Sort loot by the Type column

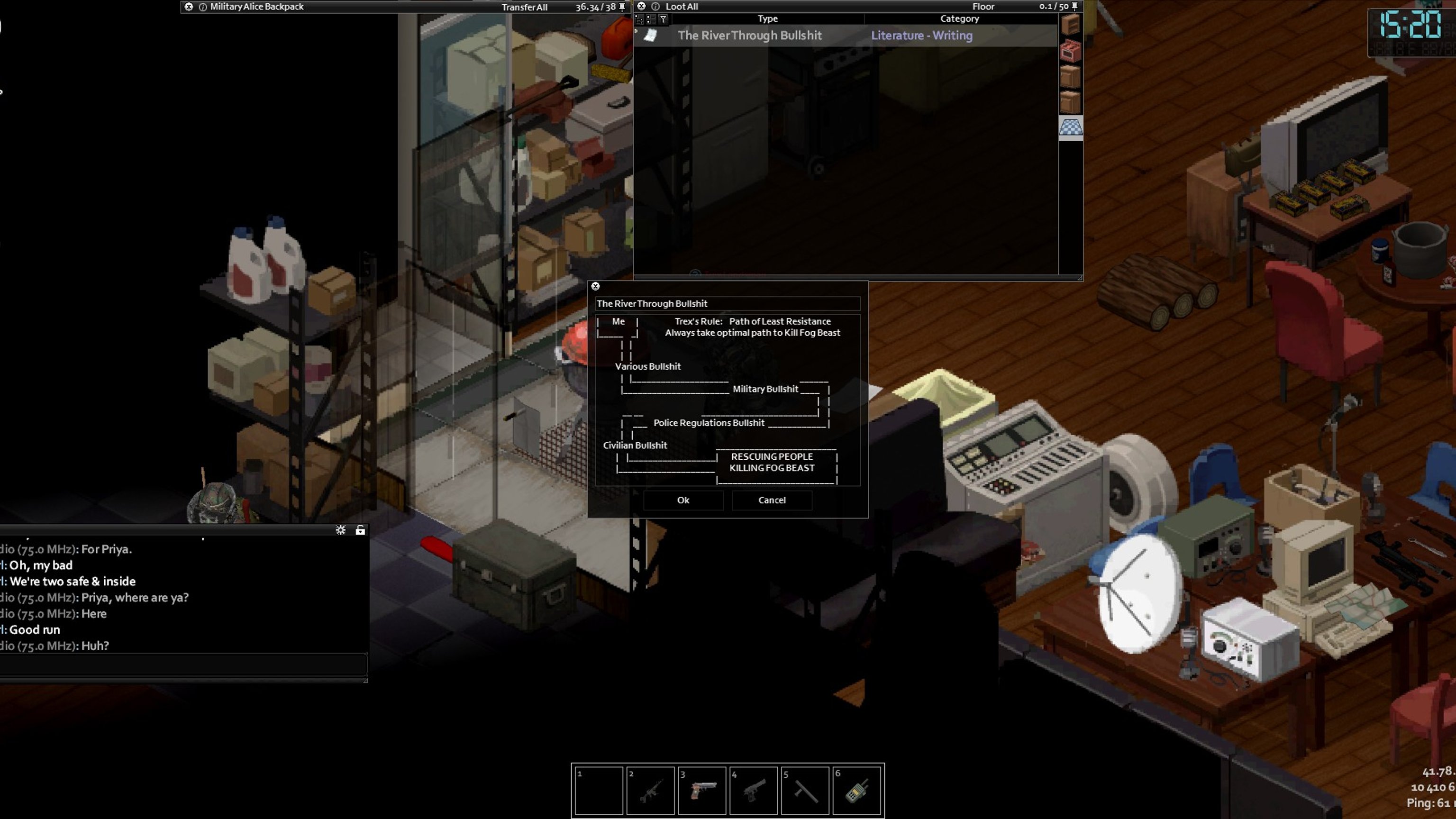pos(767,18)
